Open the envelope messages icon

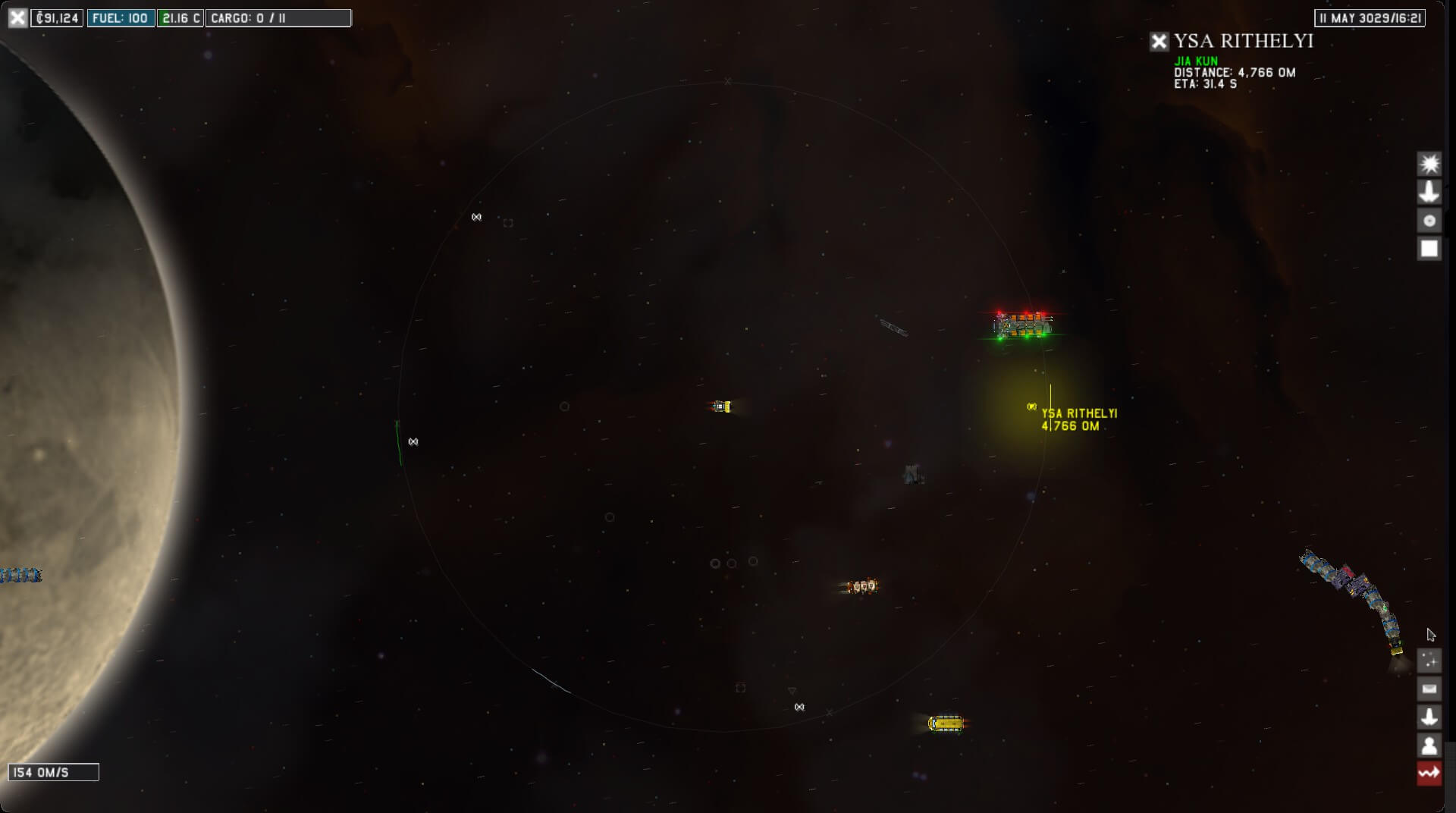pos(1429,689)
